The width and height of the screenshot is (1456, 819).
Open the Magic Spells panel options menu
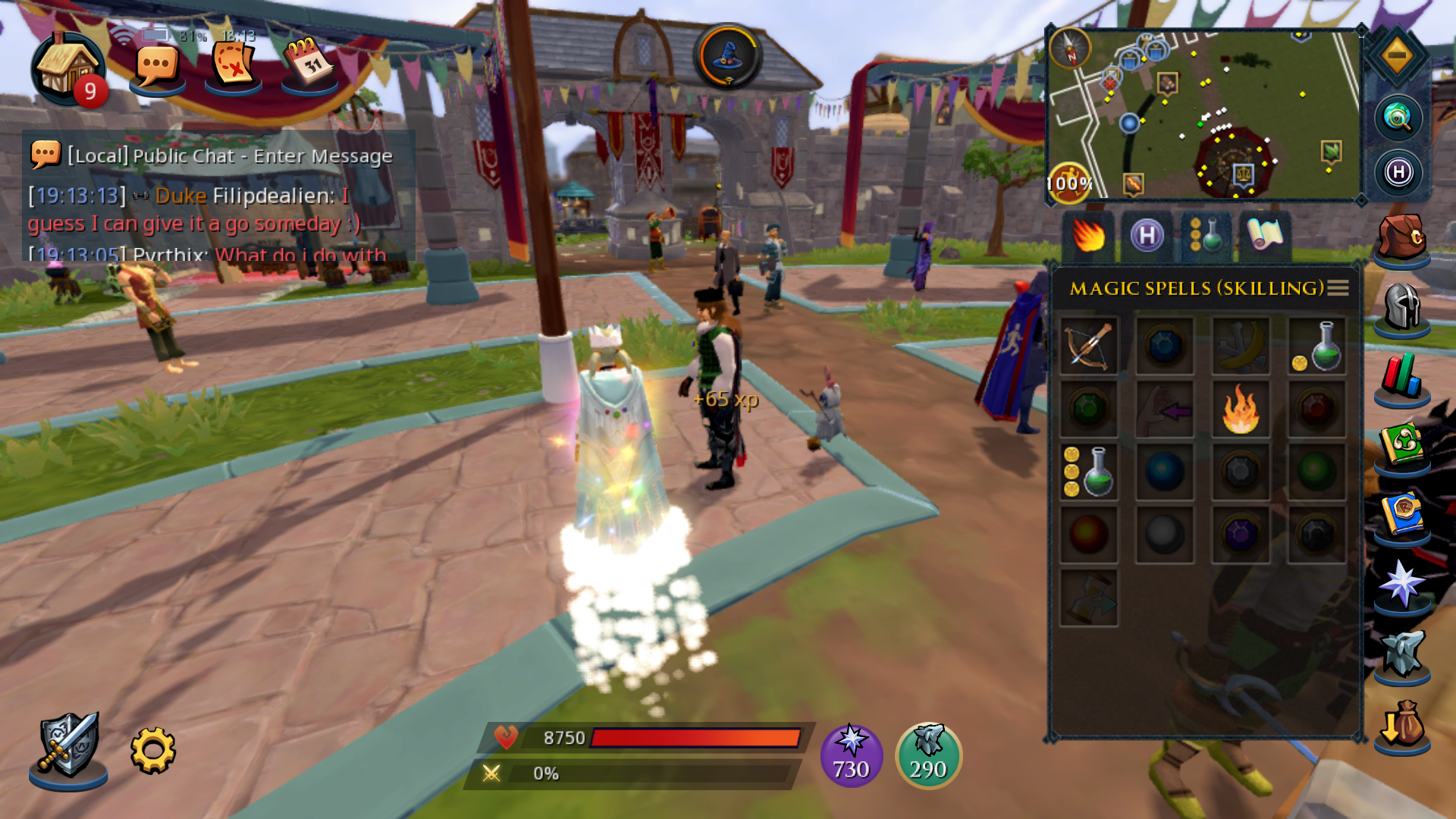[x=1338, y=288]
